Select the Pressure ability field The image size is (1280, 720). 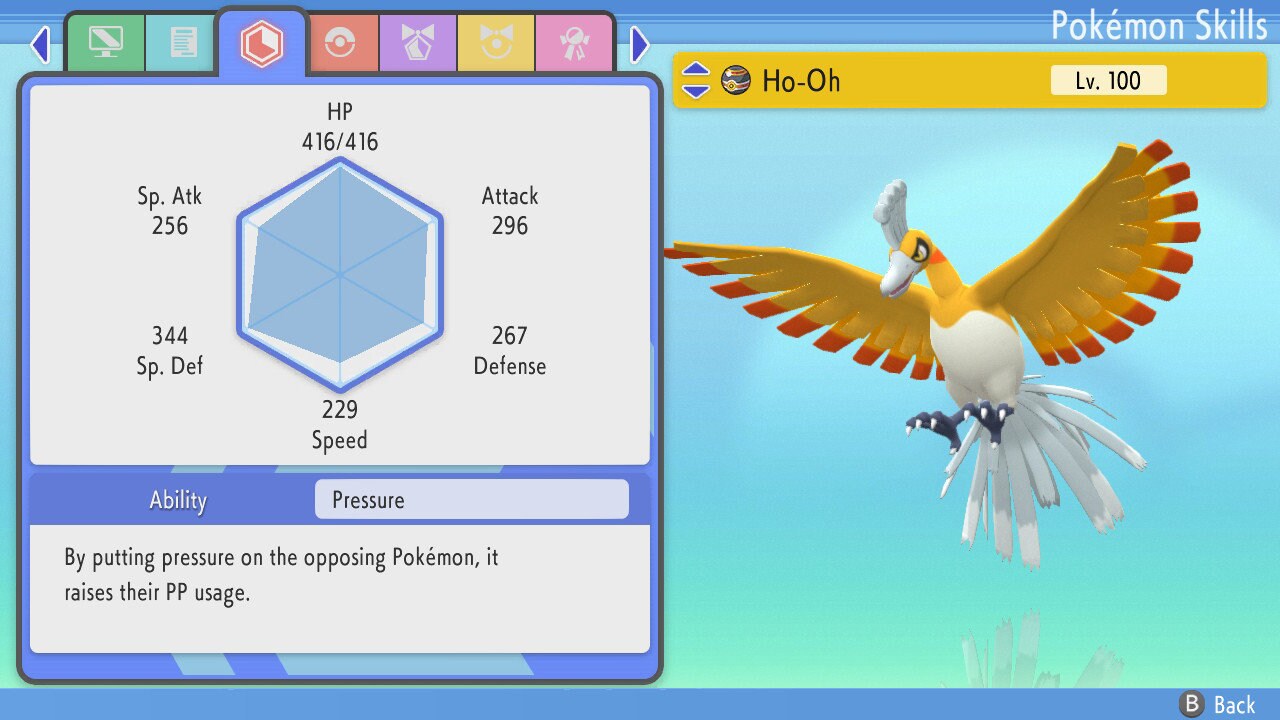(471, 500)
